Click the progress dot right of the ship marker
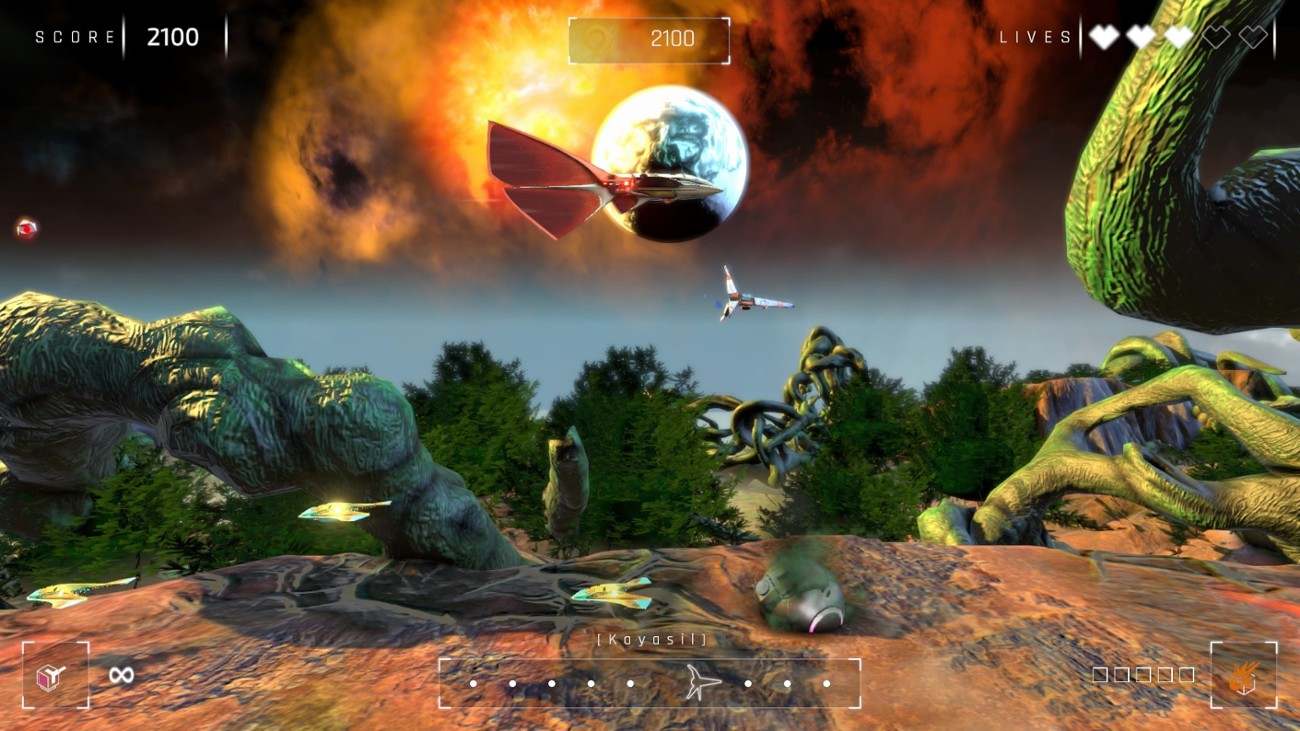Screen dimensions: 1300x731 748,683
